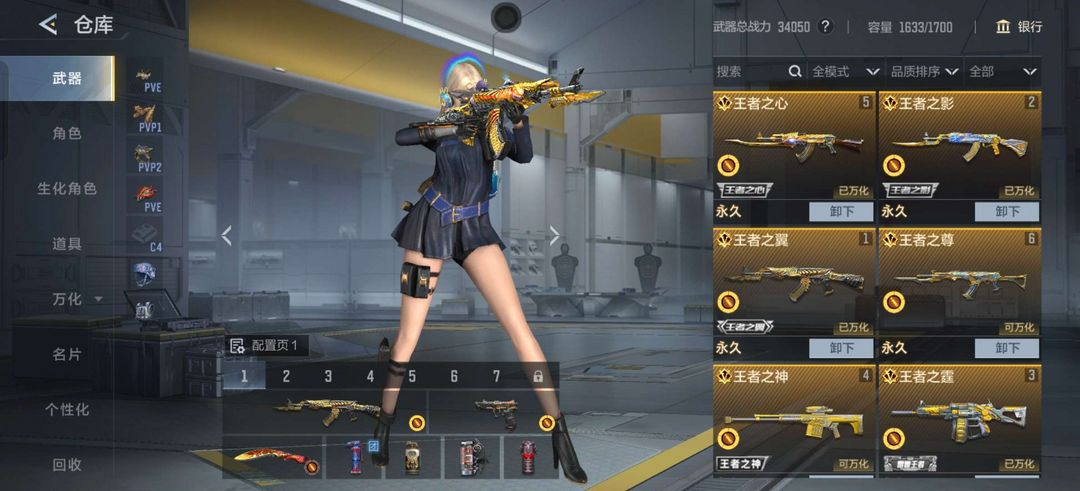Image resolution: width=1080 pixels, height=491 pixels.
Task: Switch to the 角色 category
Action: 67,133
